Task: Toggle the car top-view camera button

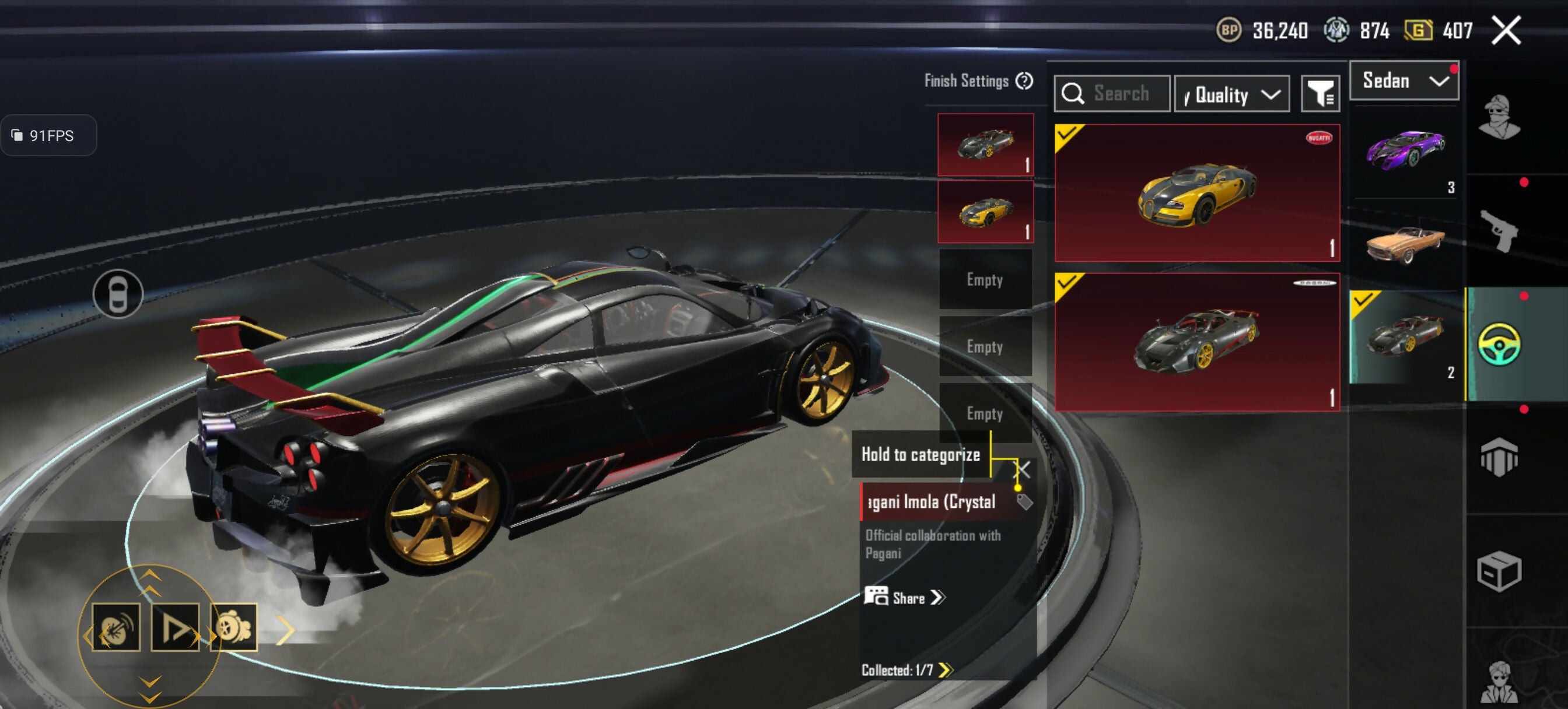Action: click(118, 294)
